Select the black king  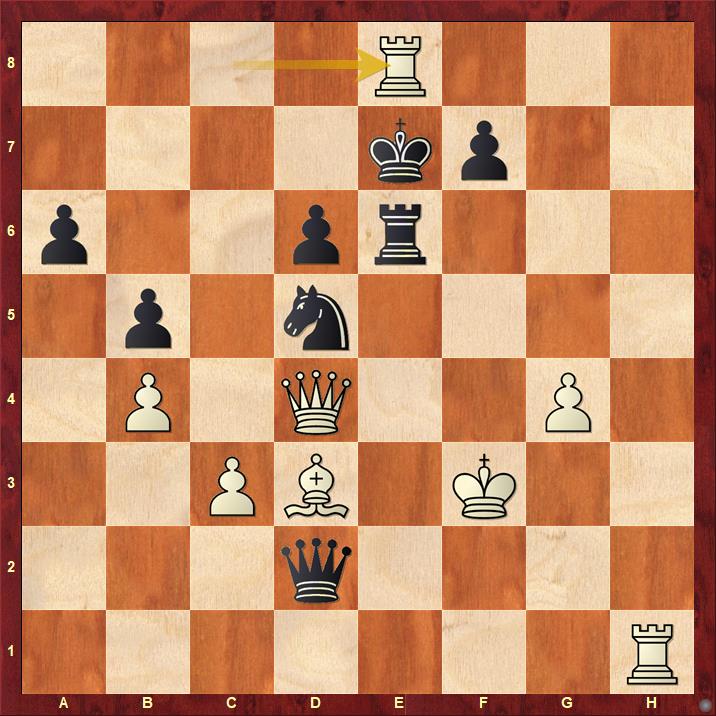pos(400,150)
